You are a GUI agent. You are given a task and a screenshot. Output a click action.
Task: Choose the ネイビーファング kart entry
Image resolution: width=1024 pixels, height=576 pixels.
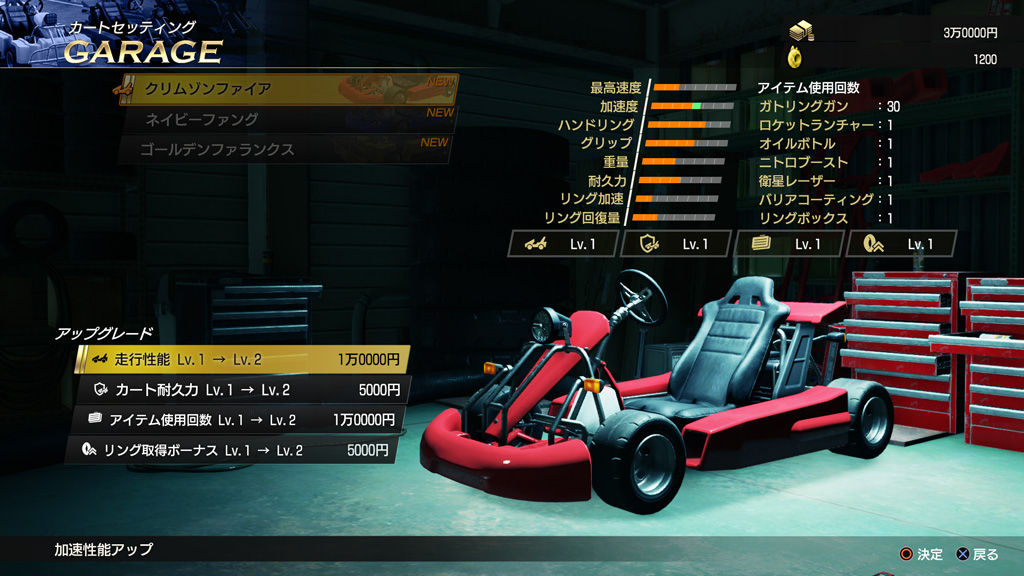285,120
